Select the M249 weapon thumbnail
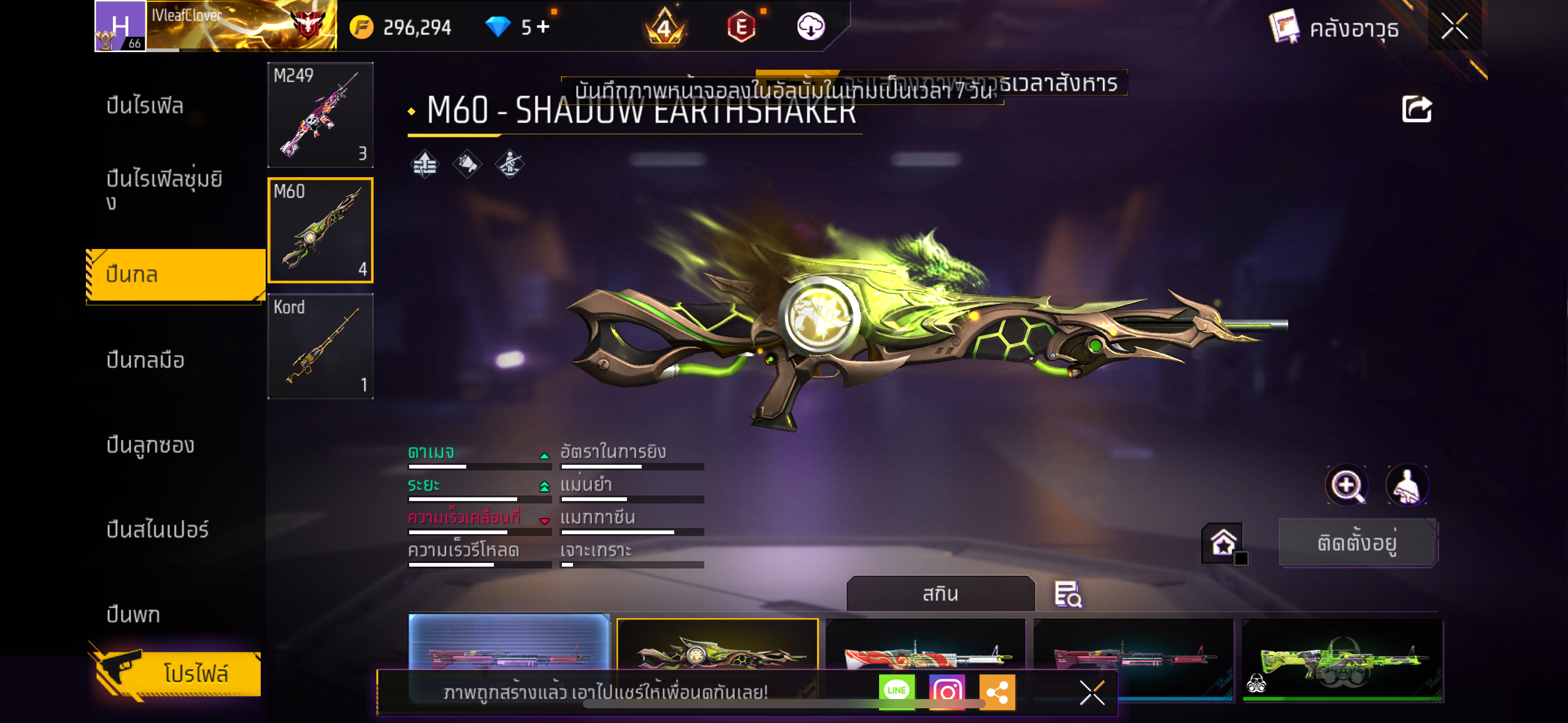 pyautogui.click(x=320, y=115)
